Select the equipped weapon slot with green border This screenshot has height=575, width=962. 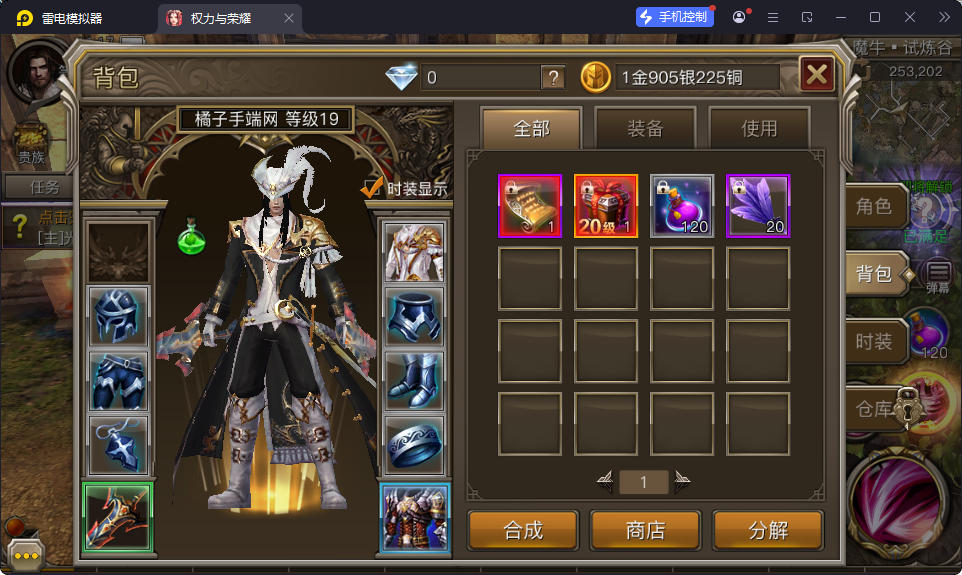pos(117,517)
